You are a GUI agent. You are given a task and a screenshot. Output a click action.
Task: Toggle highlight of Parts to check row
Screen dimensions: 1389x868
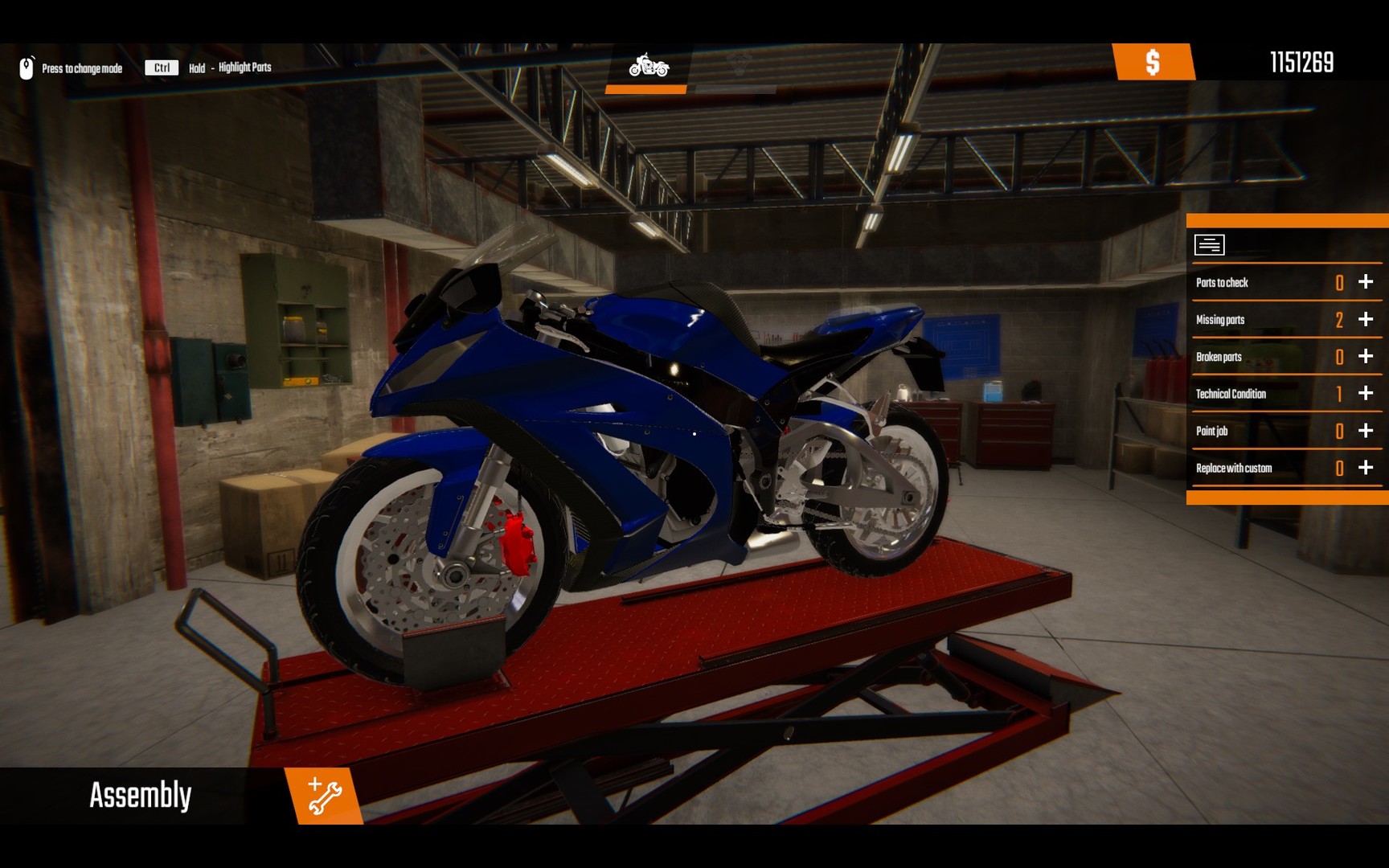point(1364,282)
